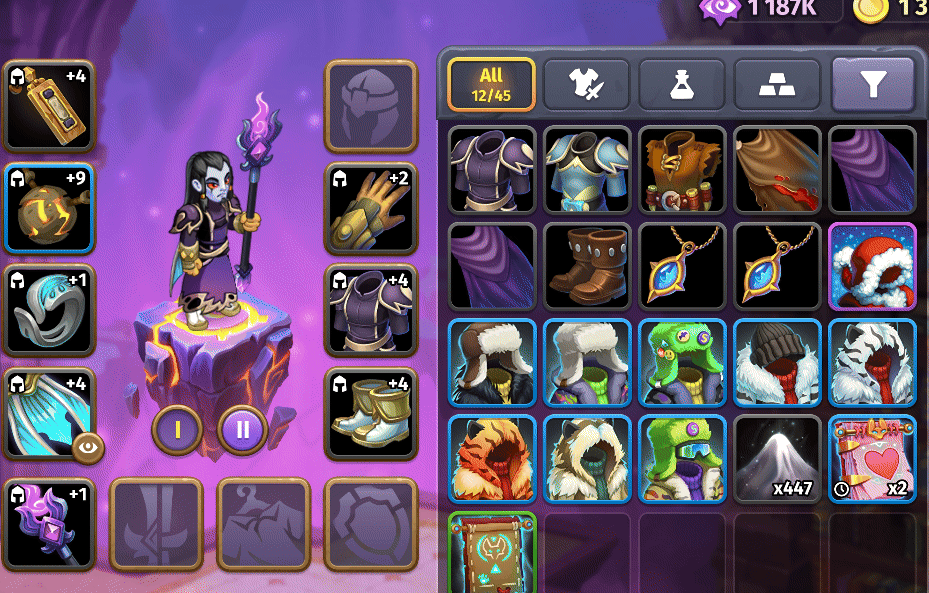The image size is (929, 593).
Task: Activate loadout I button
Action: [177, 430]
